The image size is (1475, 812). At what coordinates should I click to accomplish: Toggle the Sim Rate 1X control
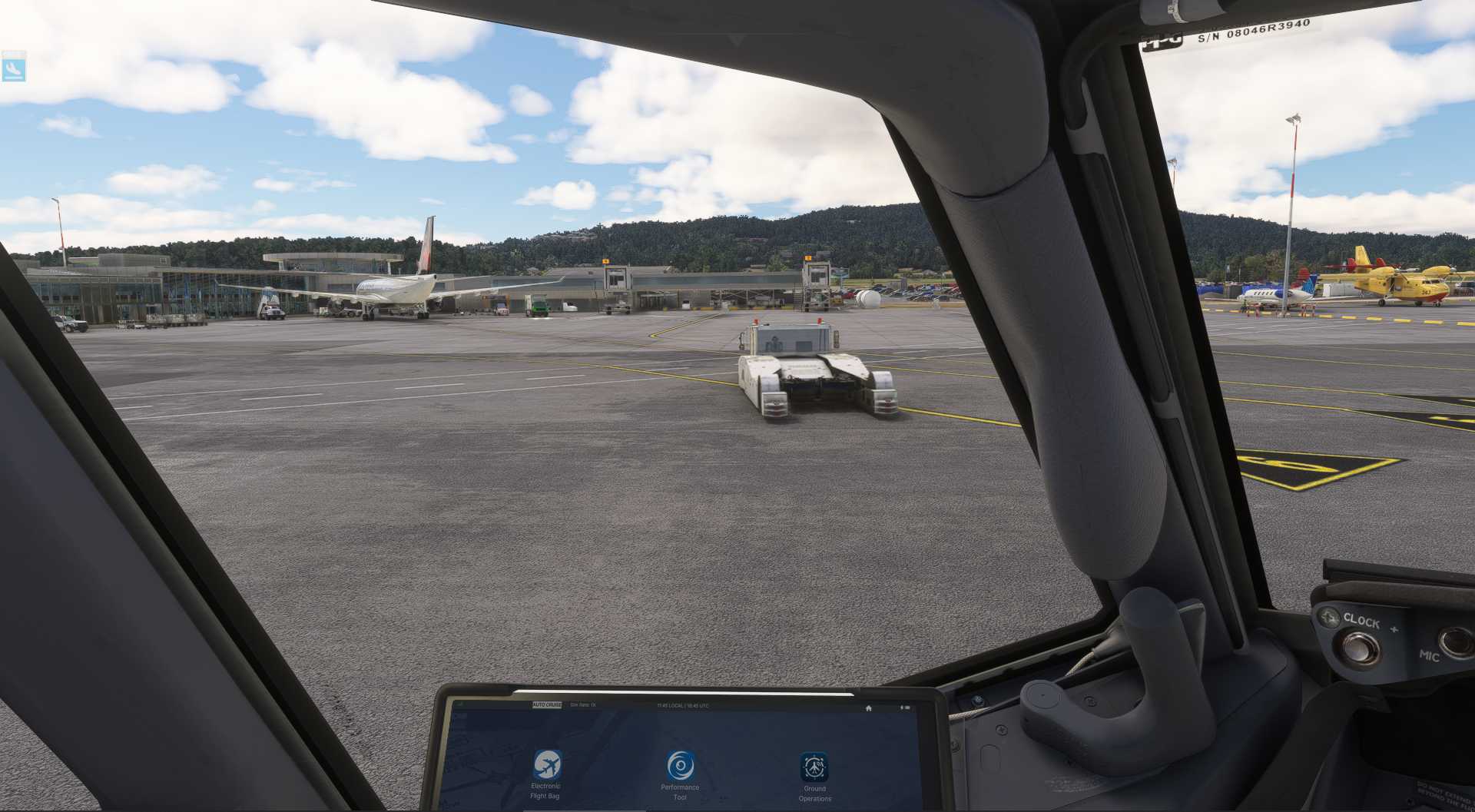[x=582, y=706]
